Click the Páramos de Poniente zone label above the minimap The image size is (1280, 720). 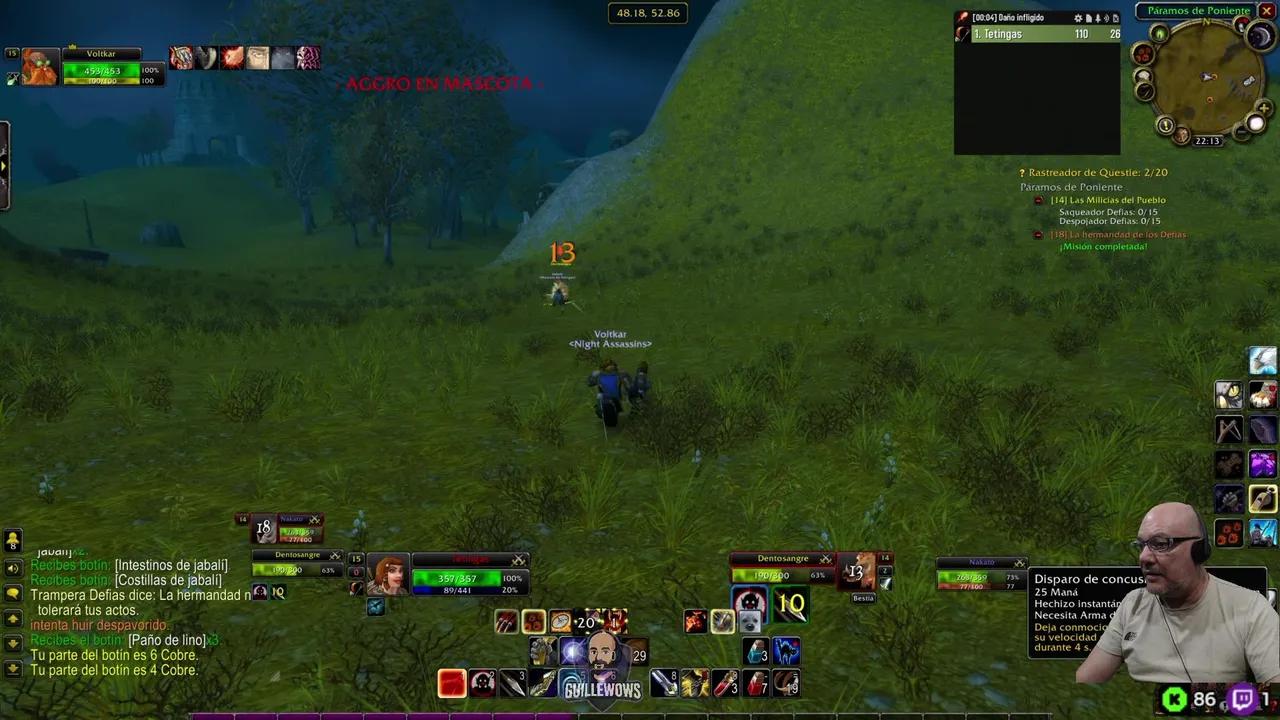[x=1198, y=10]
